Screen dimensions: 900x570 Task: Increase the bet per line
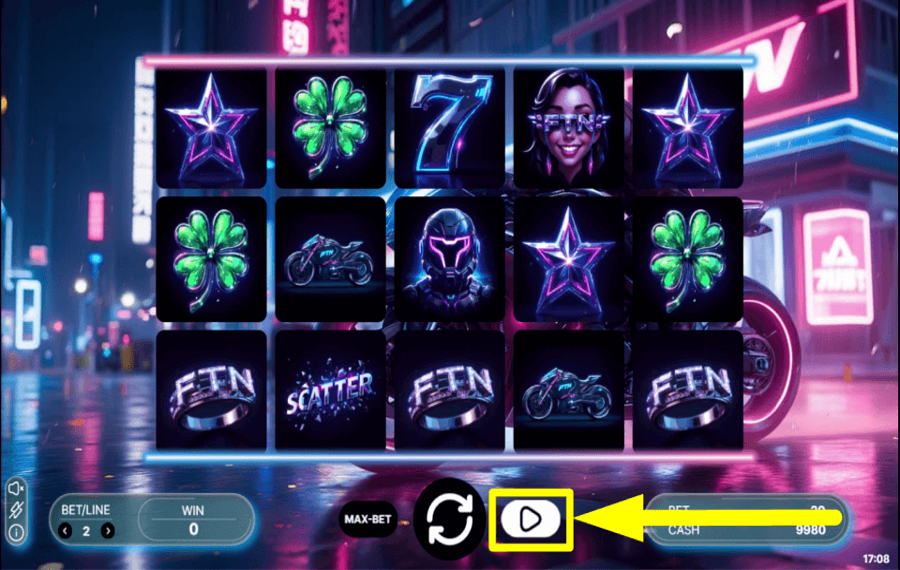pyautogui.click(x=108, y=531)
